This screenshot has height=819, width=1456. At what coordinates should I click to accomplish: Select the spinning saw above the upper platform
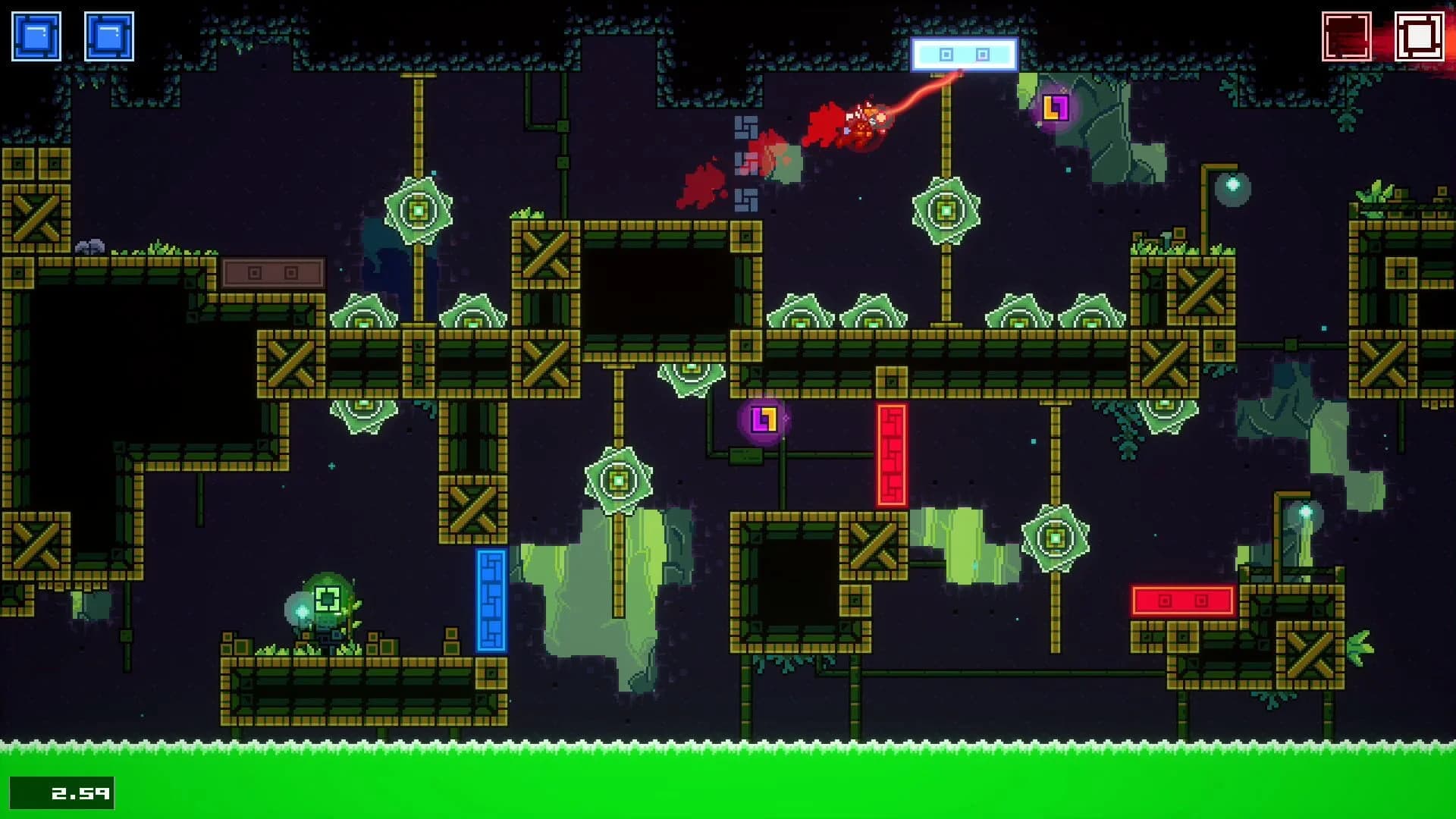(x=946, y=210)
